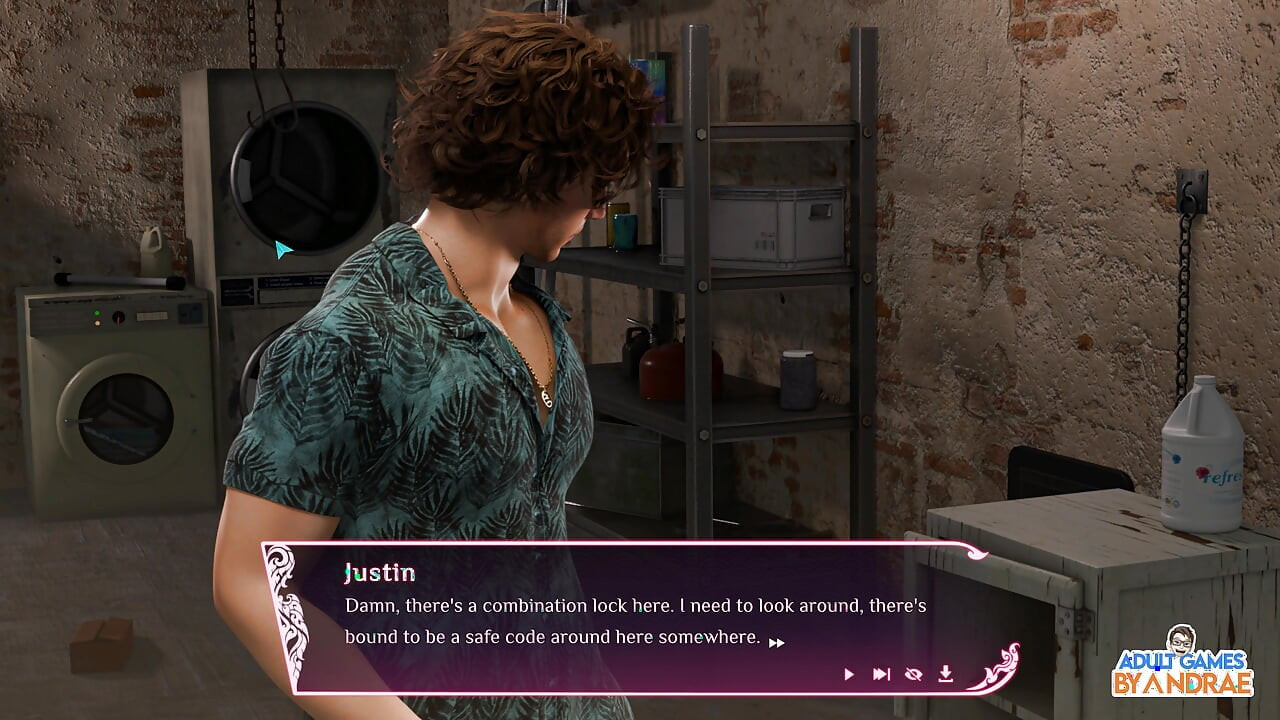Enable fast-forward skipping
This screenshot has width=1280, height=720.
pyautogui.click(x=882, y=674)
